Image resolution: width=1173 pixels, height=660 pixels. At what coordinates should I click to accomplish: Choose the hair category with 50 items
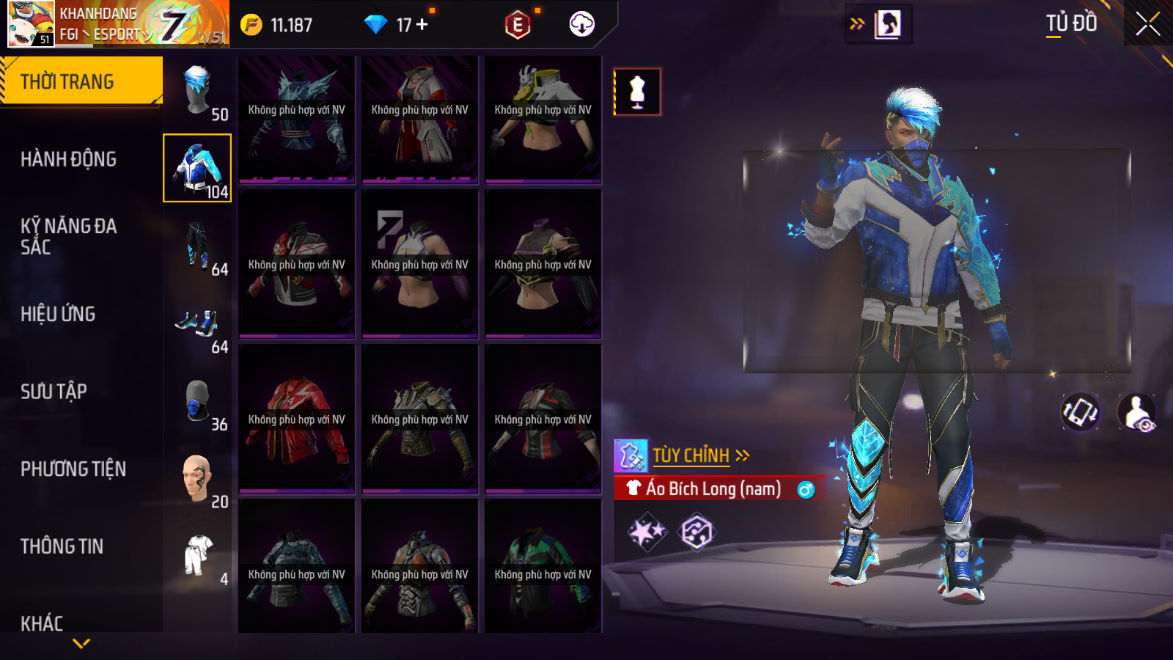pos(198,90)
